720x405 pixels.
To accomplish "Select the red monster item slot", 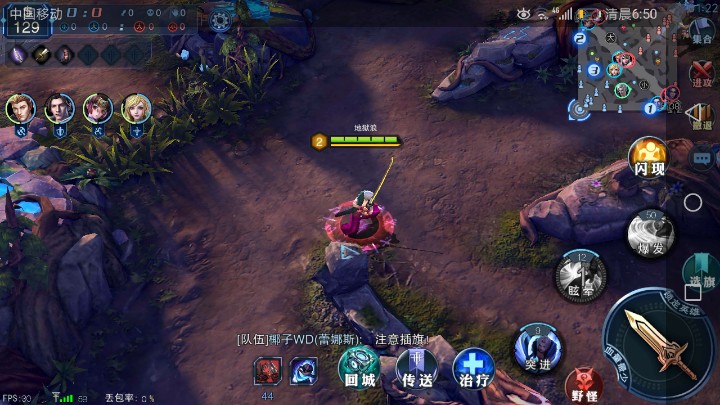I will point(268,370).
